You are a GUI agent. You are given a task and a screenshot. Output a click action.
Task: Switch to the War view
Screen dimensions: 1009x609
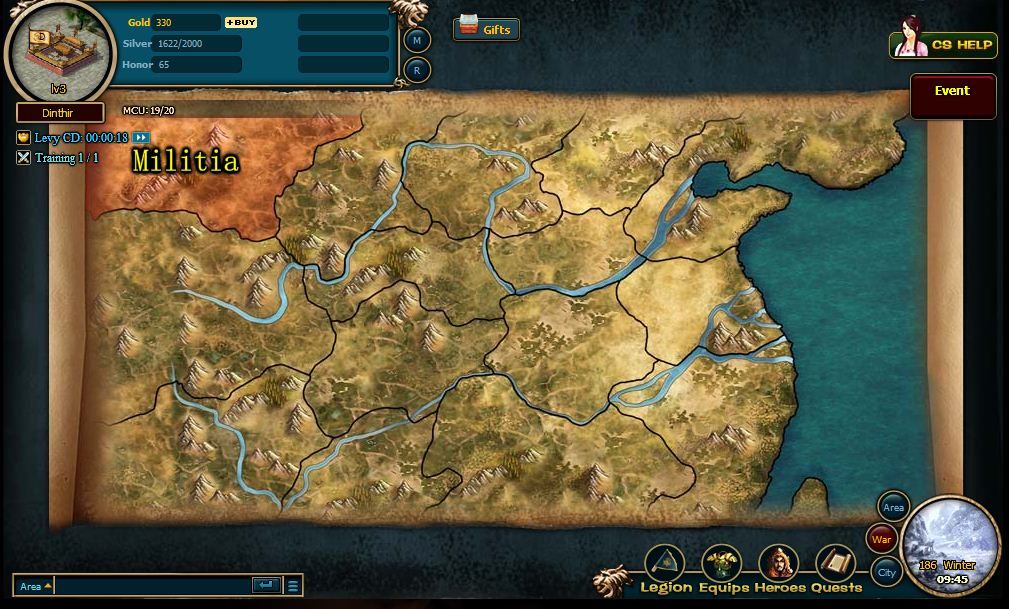(881, 540)
